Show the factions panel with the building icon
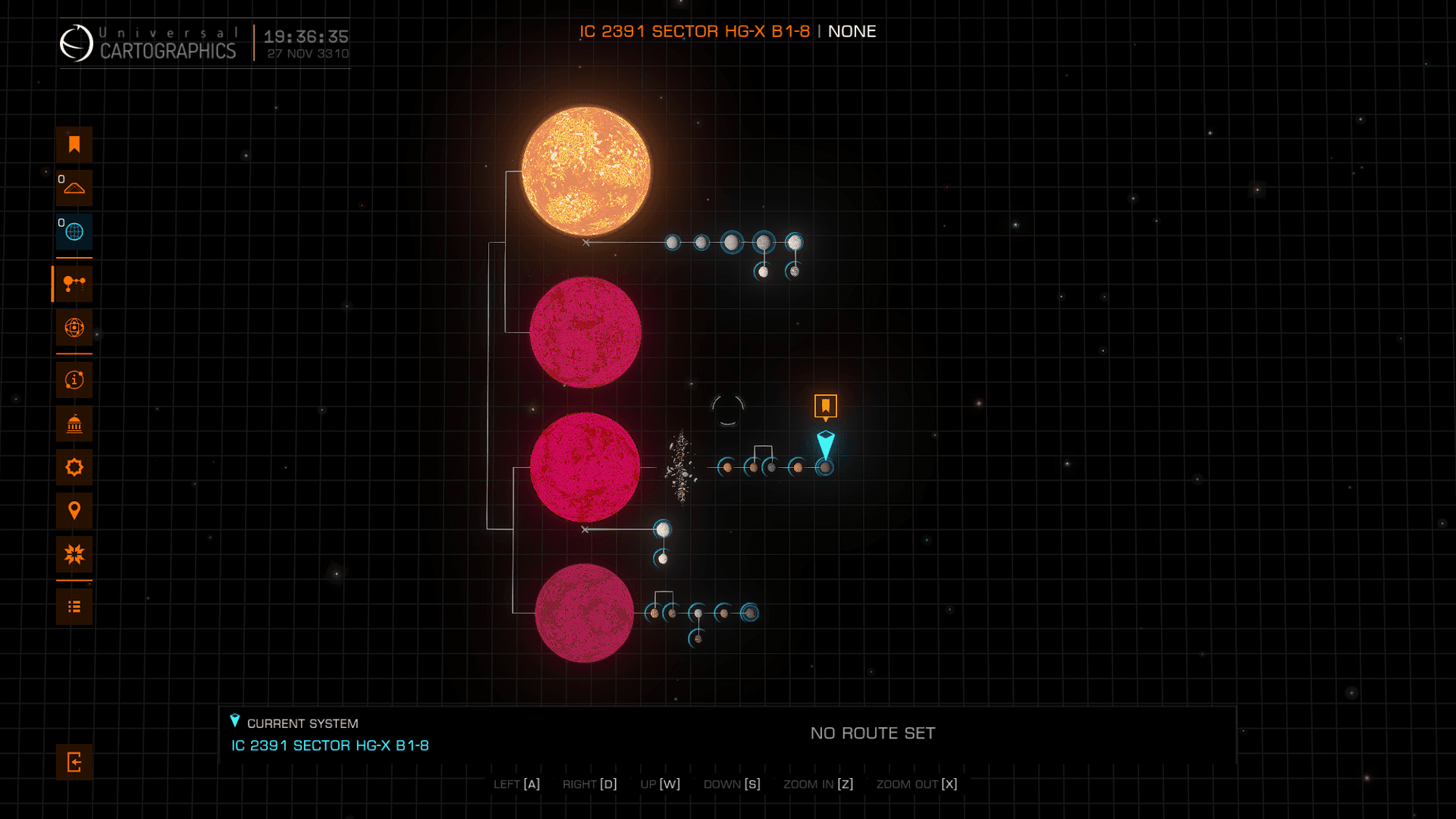The image size is (1456, 819). (x=74, y=424)
